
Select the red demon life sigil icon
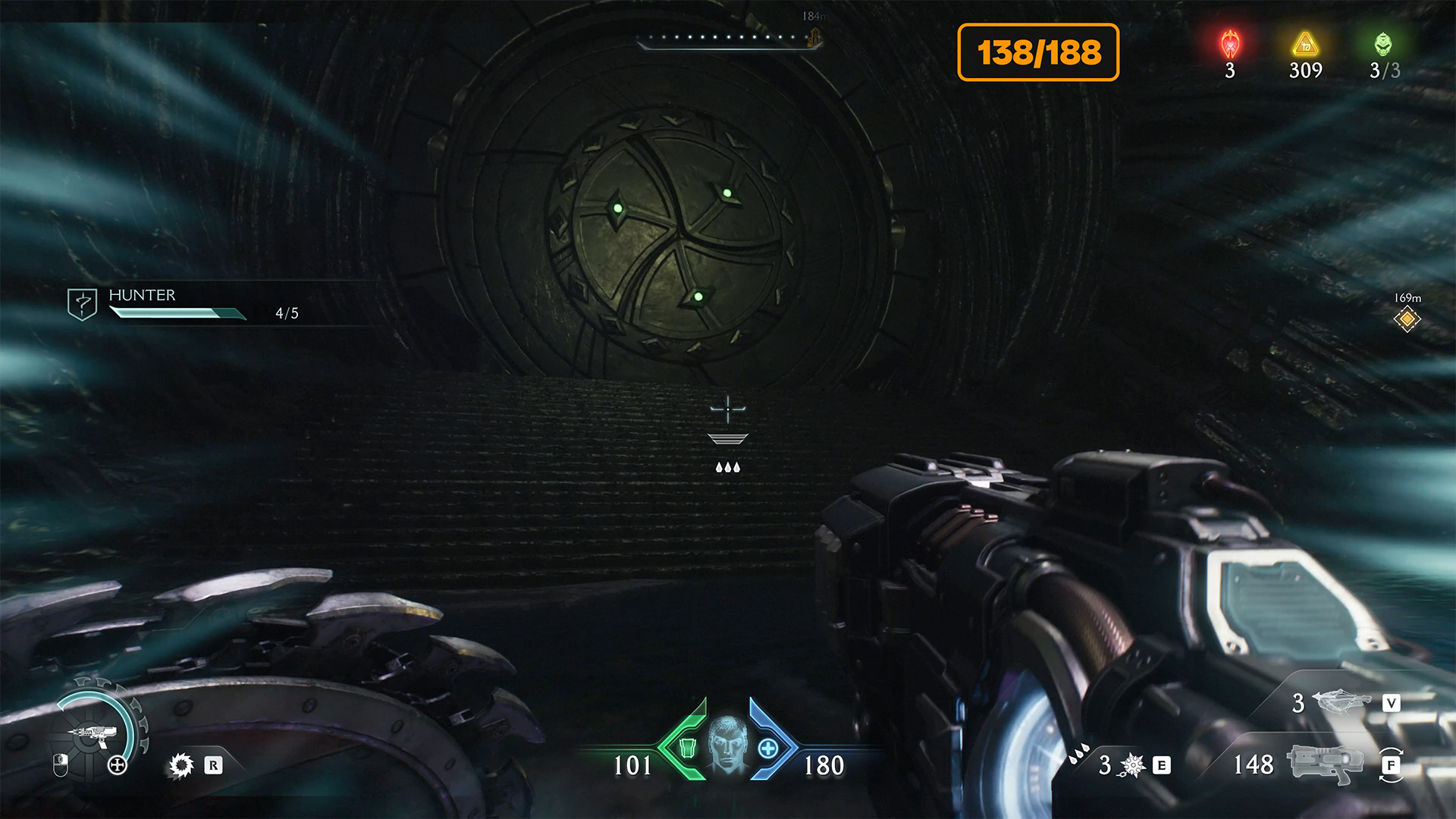point(1230,45)
